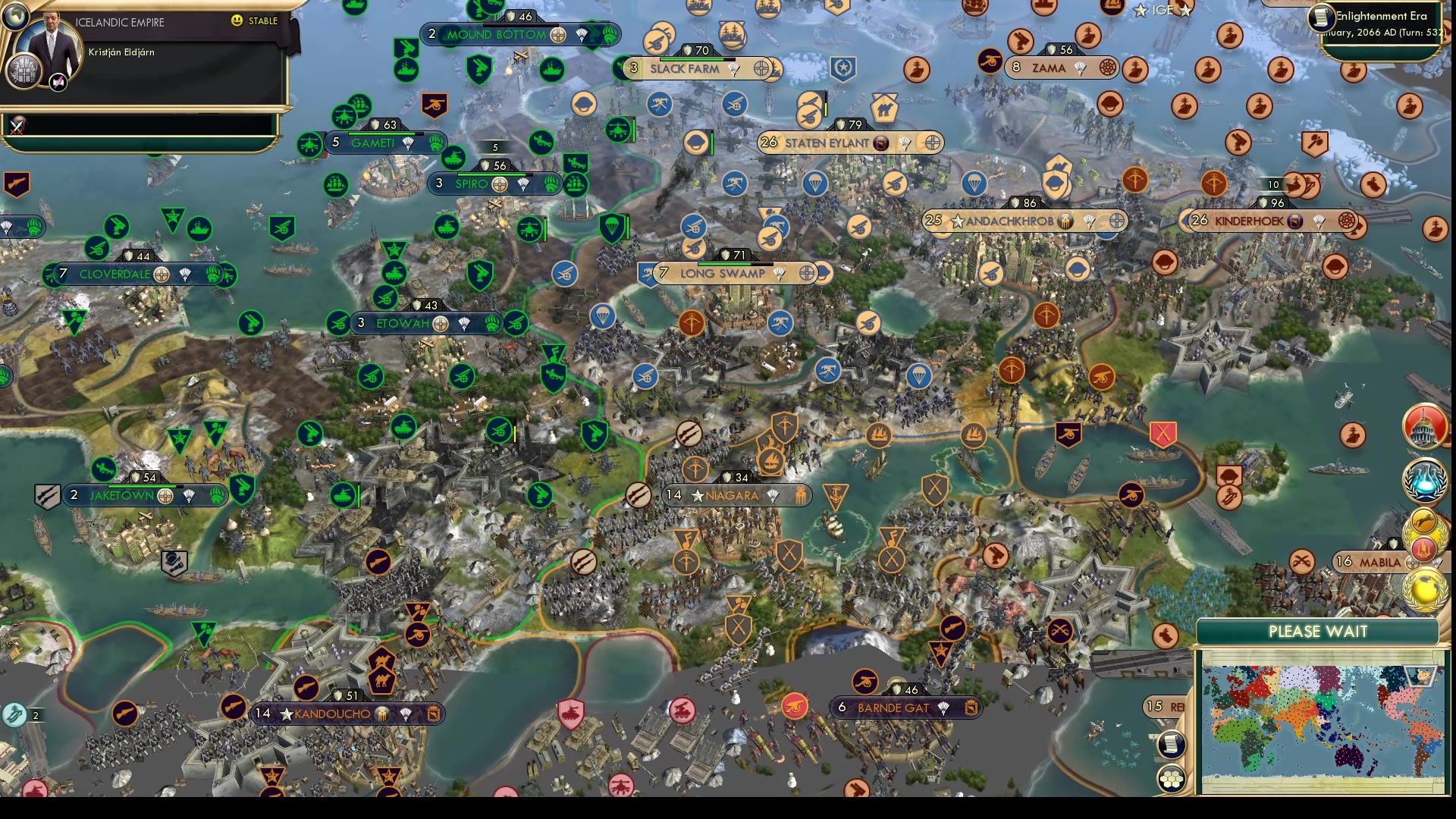Viewport: 1456px width, 819px height.
Task: Click the red culture medallion icon
Action: (1423, 548)
